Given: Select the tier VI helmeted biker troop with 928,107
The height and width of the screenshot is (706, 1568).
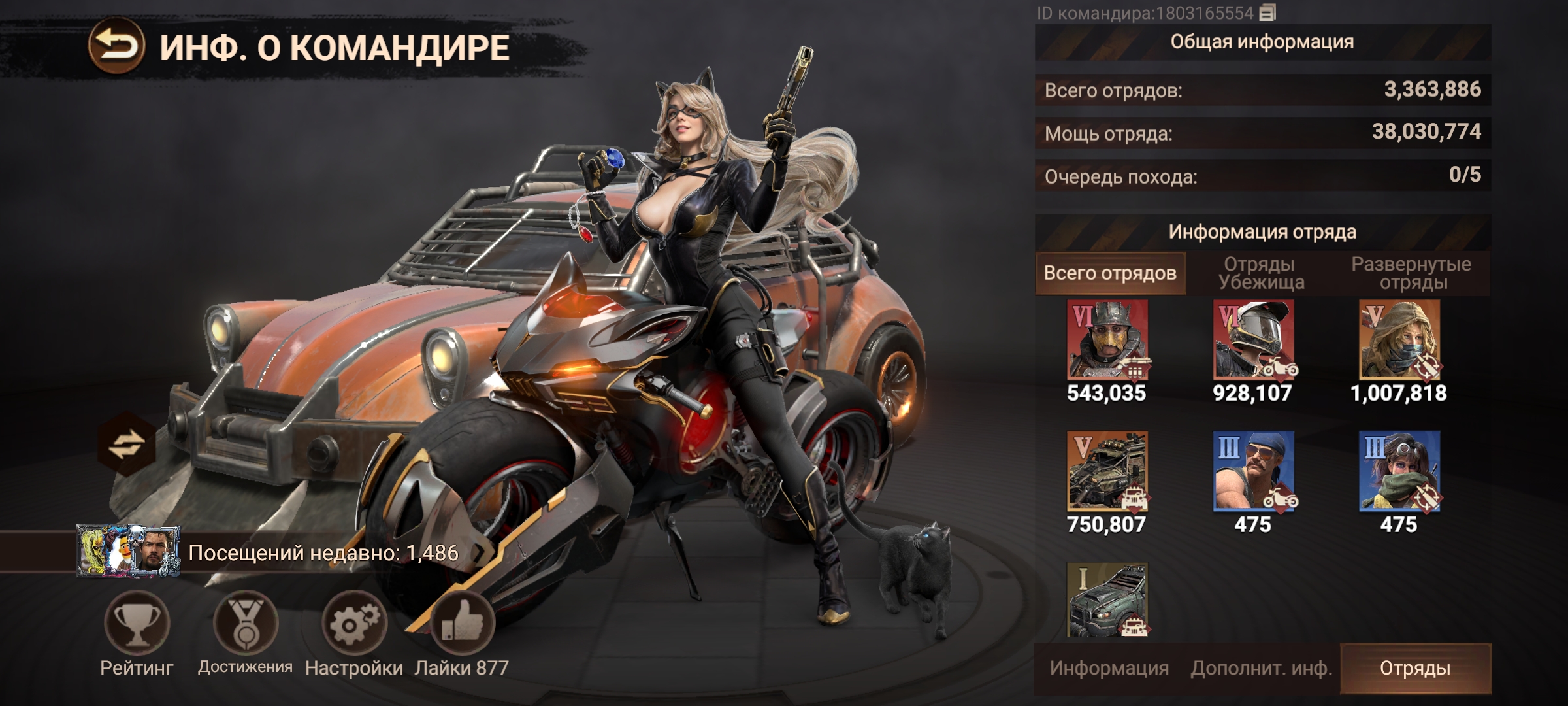Looking at the screenshot, I should coord(1253,340).
